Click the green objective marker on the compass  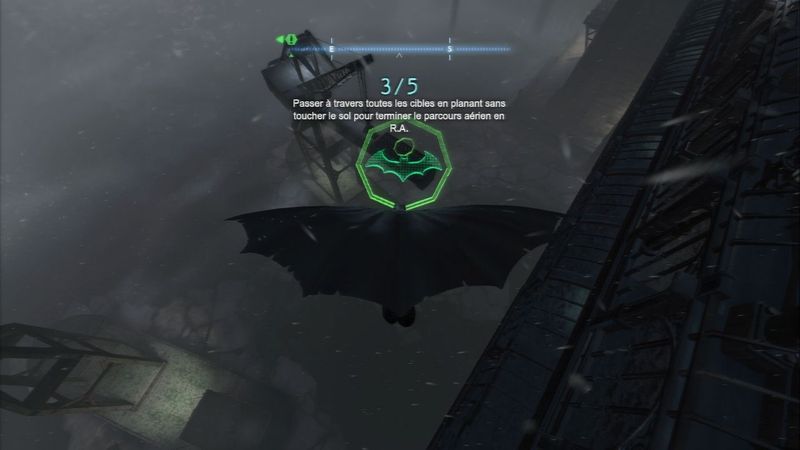point(288,40)
